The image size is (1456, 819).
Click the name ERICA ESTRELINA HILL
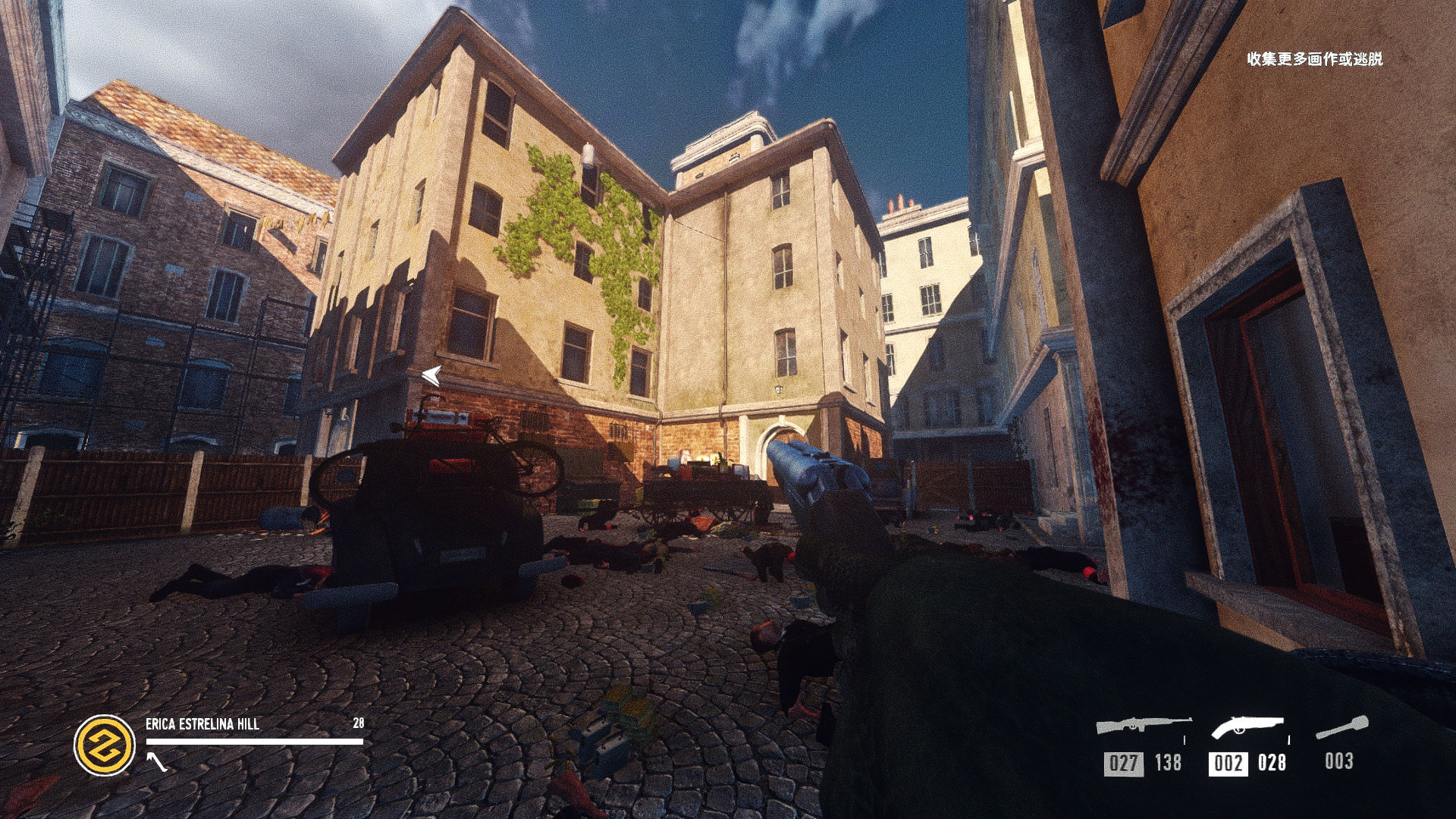click(201, 724)
